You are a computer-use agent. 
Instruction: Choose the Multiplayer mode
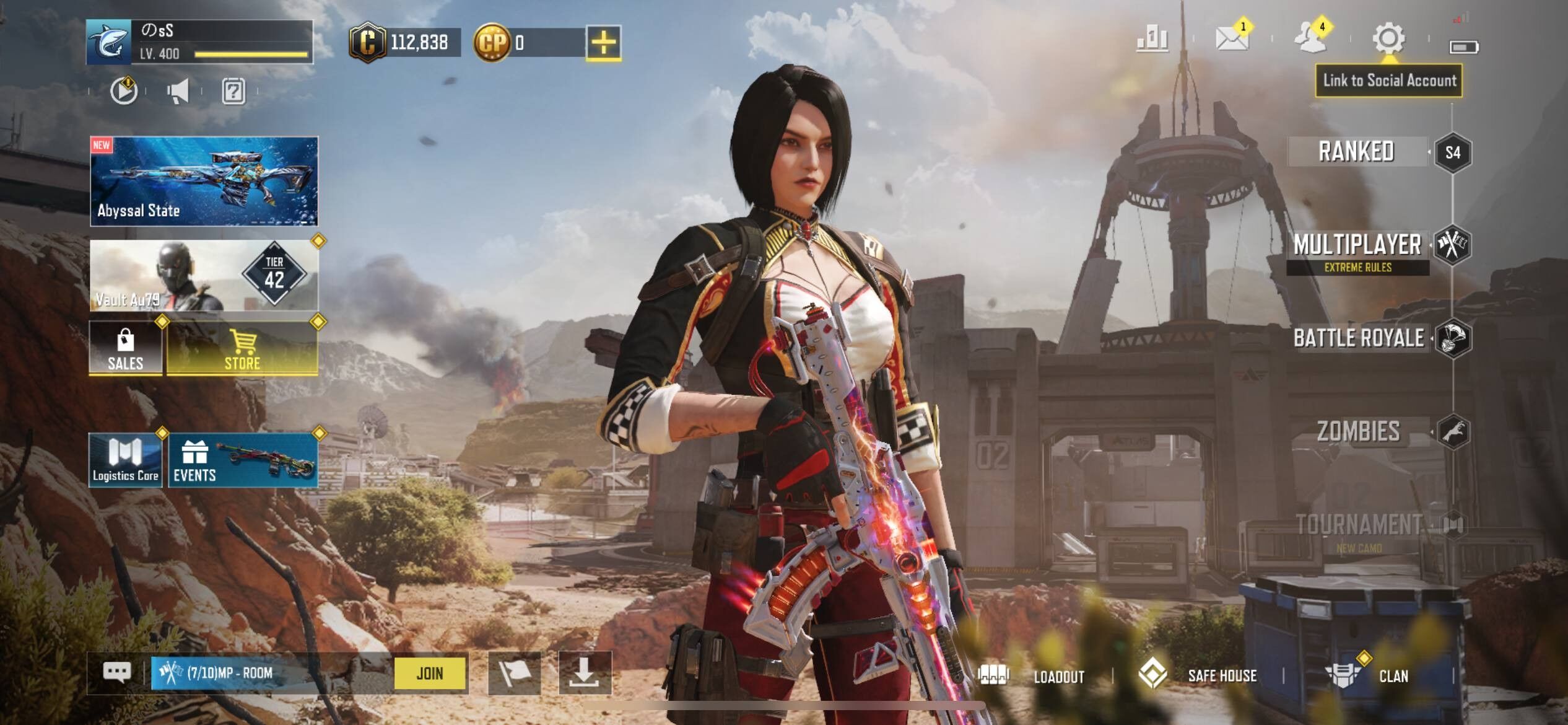click(x=1357, y=246)
